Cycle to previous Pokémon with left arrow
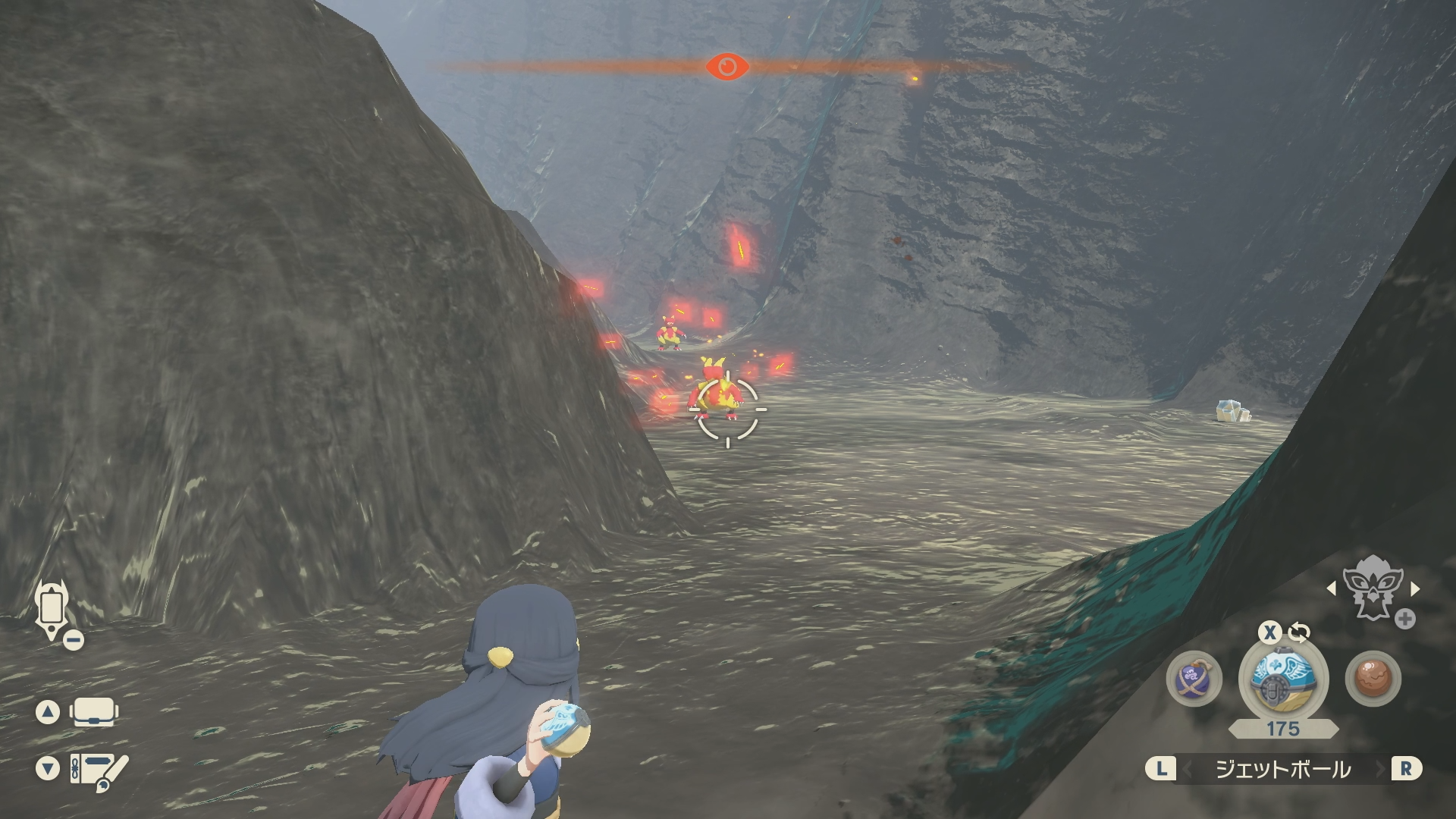This screenshot has width=1456, height=819. pos(1331,588)
